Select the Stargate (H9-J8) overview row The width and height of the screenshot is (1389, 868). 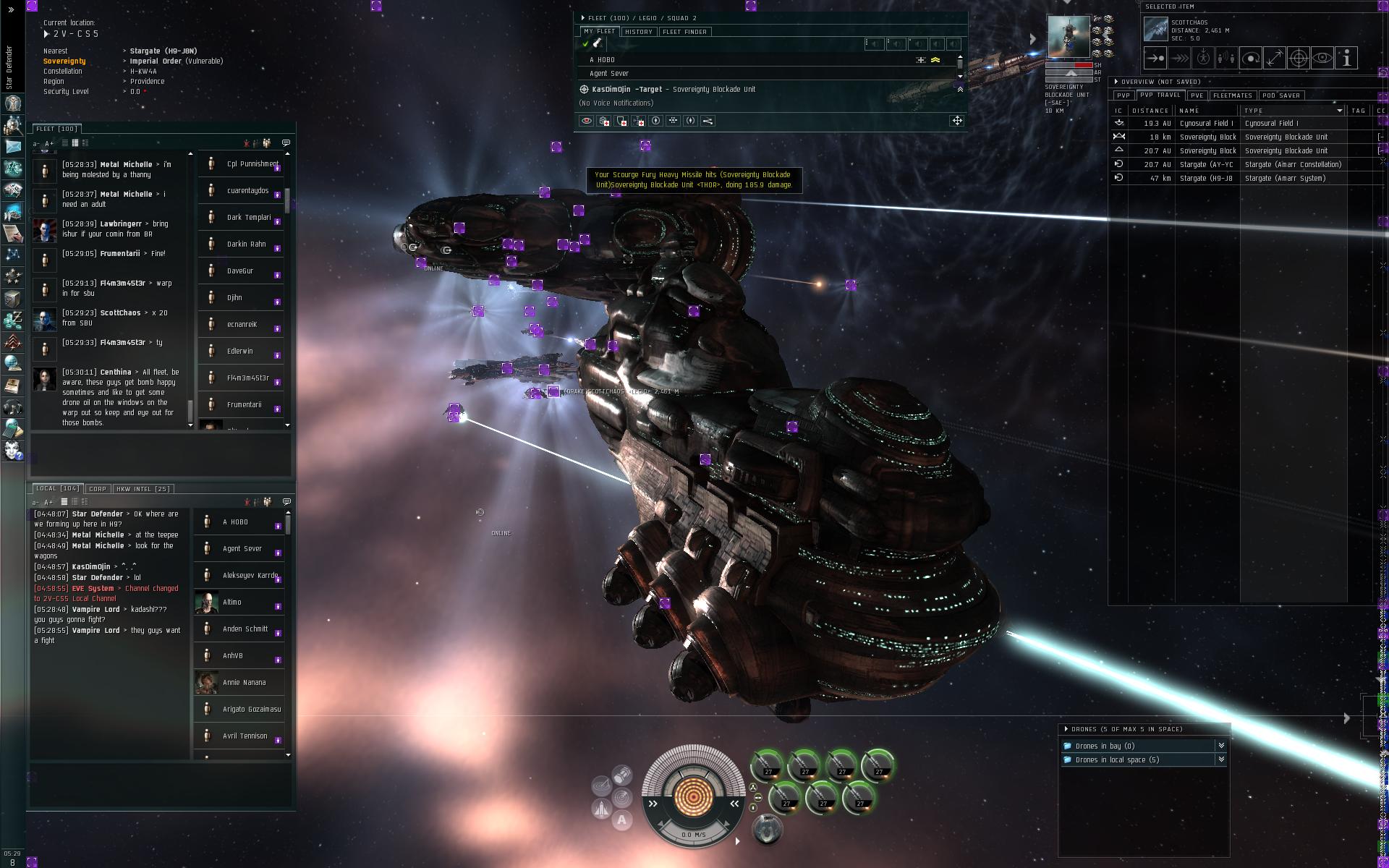pos(1206,179)
